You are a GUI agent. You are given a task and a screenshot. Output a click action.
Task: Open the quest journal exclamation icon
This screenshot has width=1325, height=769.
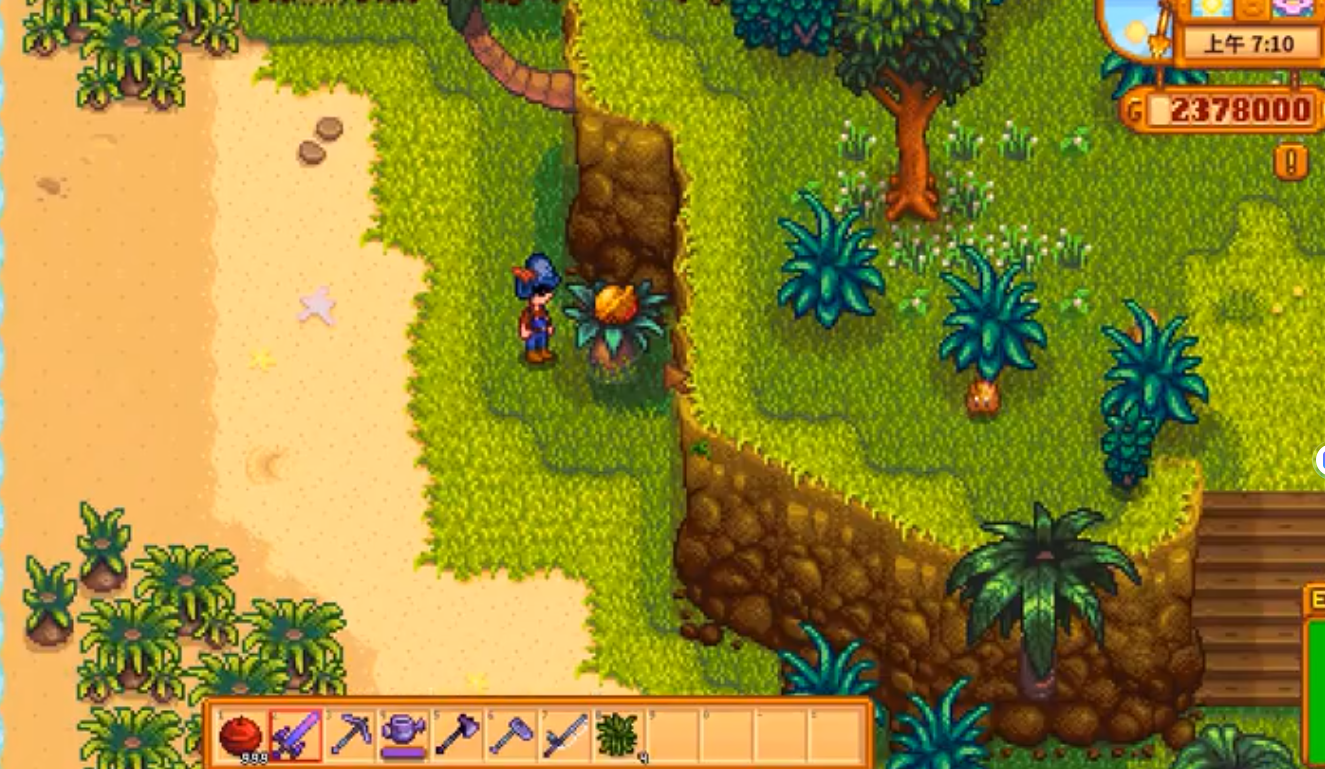coord(1291,161)
